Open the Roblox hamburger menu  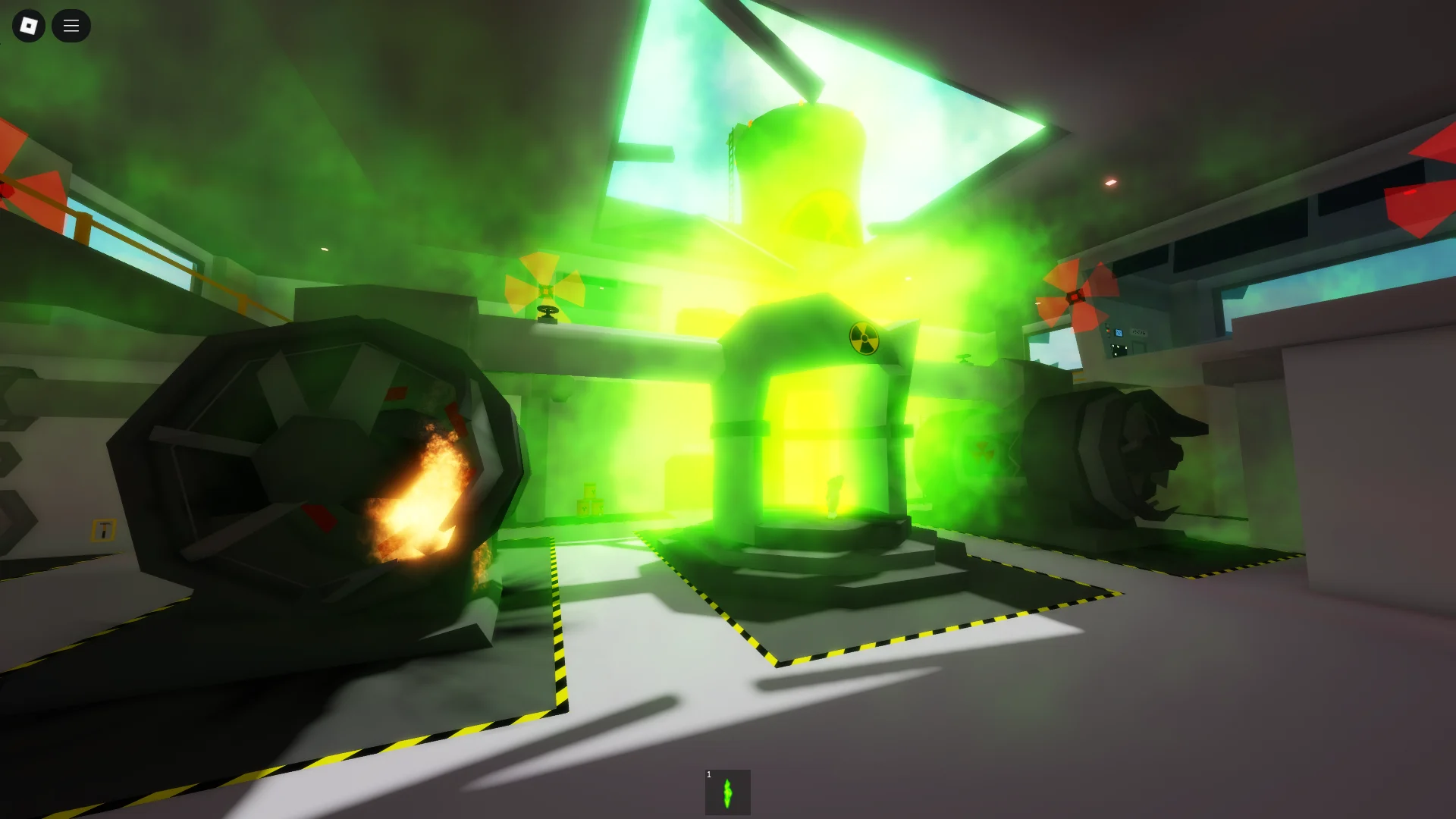coord(71,25)
